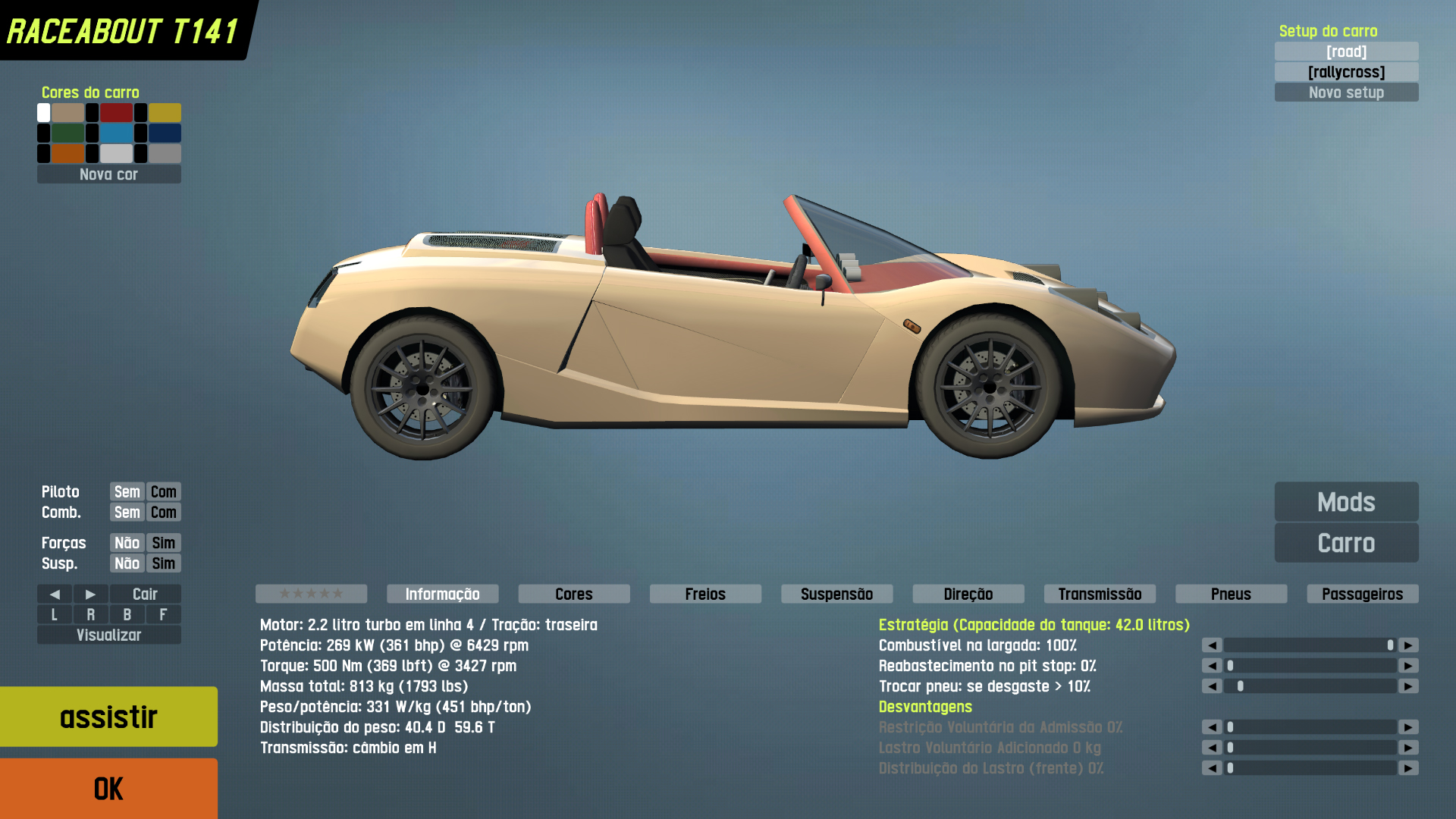The width and height of the screenshot is (1456, 819).
Task: Select the [road] car setup
Action: pos(1346,52)
